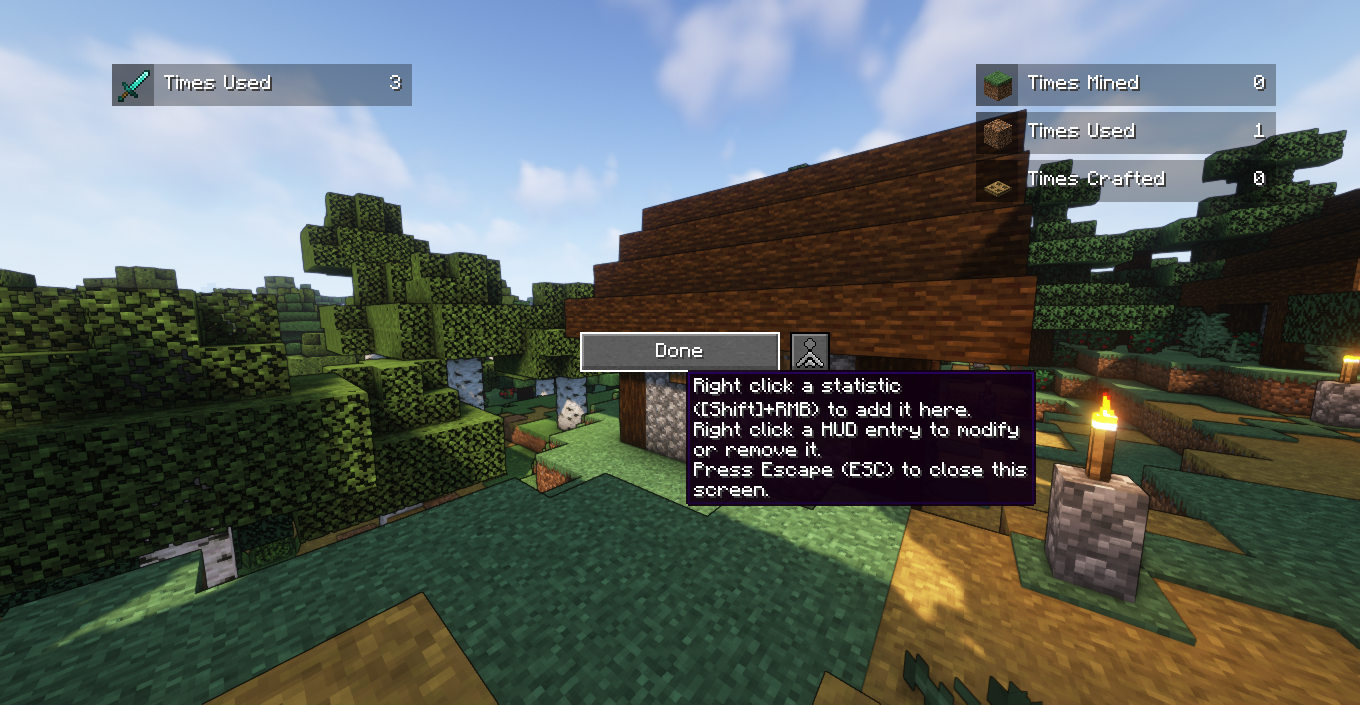Pick the Times Crafted HUD entry
1360x705 pixels.
point(1125,180)
